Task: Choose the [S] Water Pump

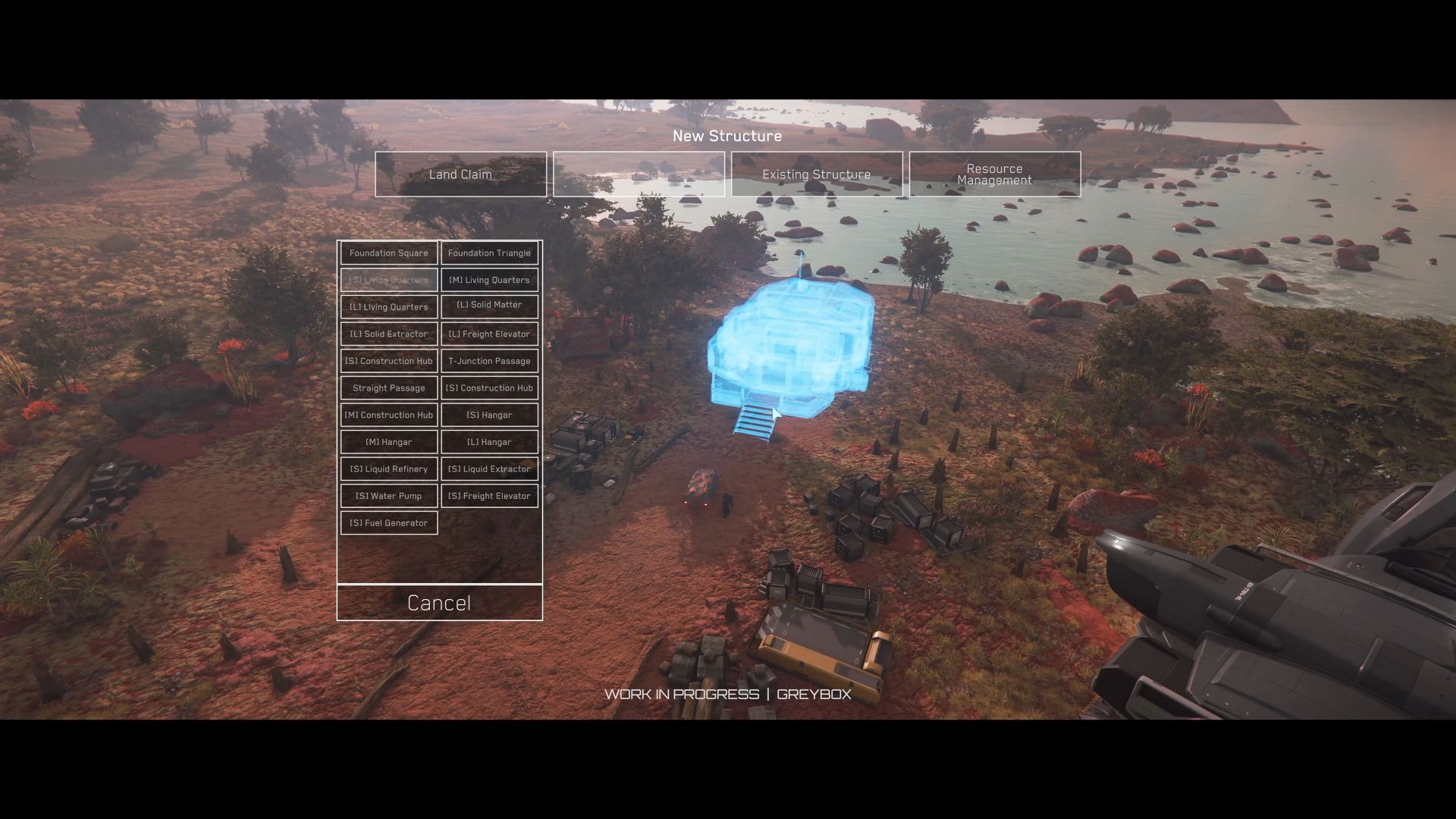Action: click(x=388, y=496)
